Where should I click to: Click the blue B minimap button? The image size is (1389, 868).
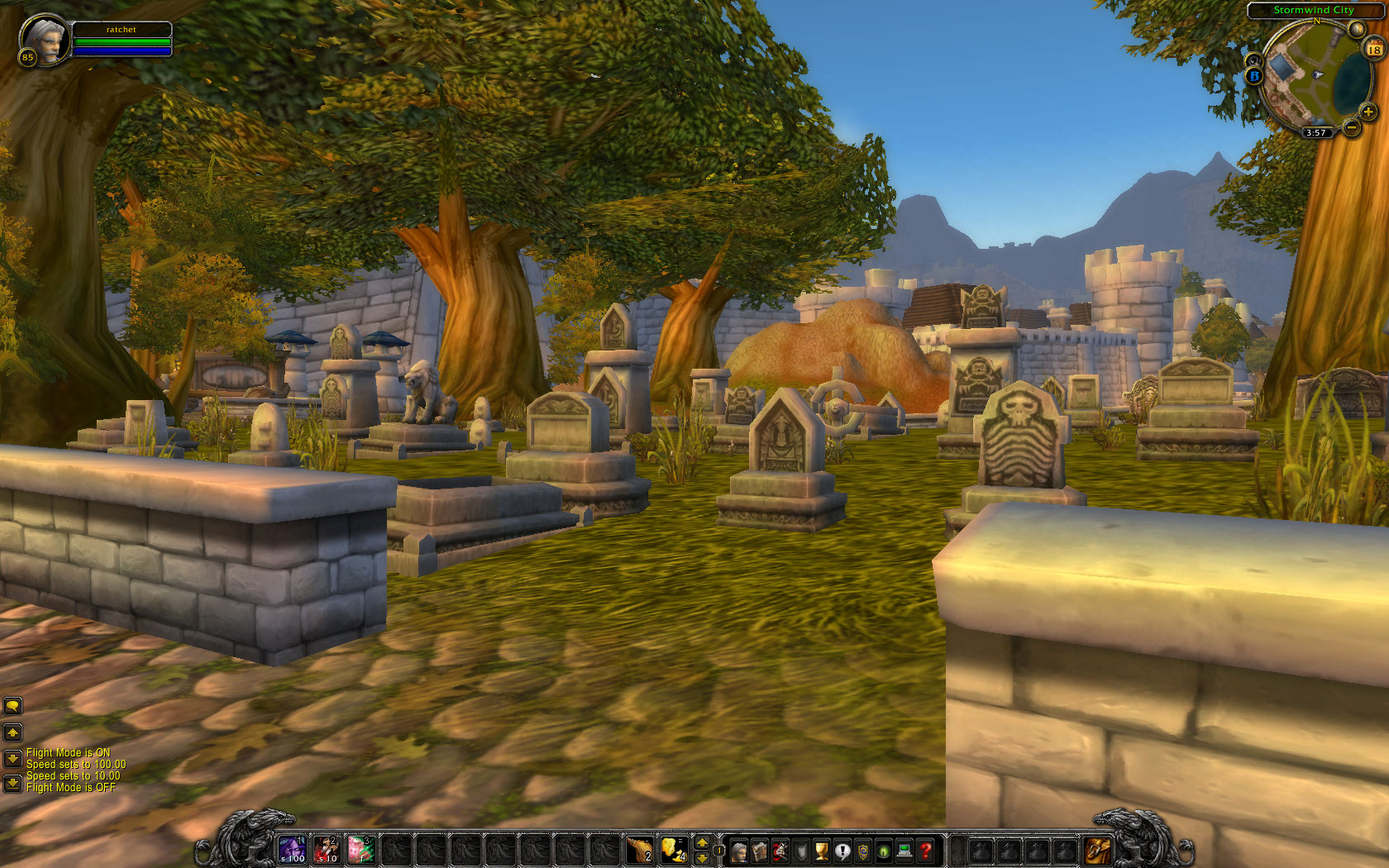coord(1254,76)
